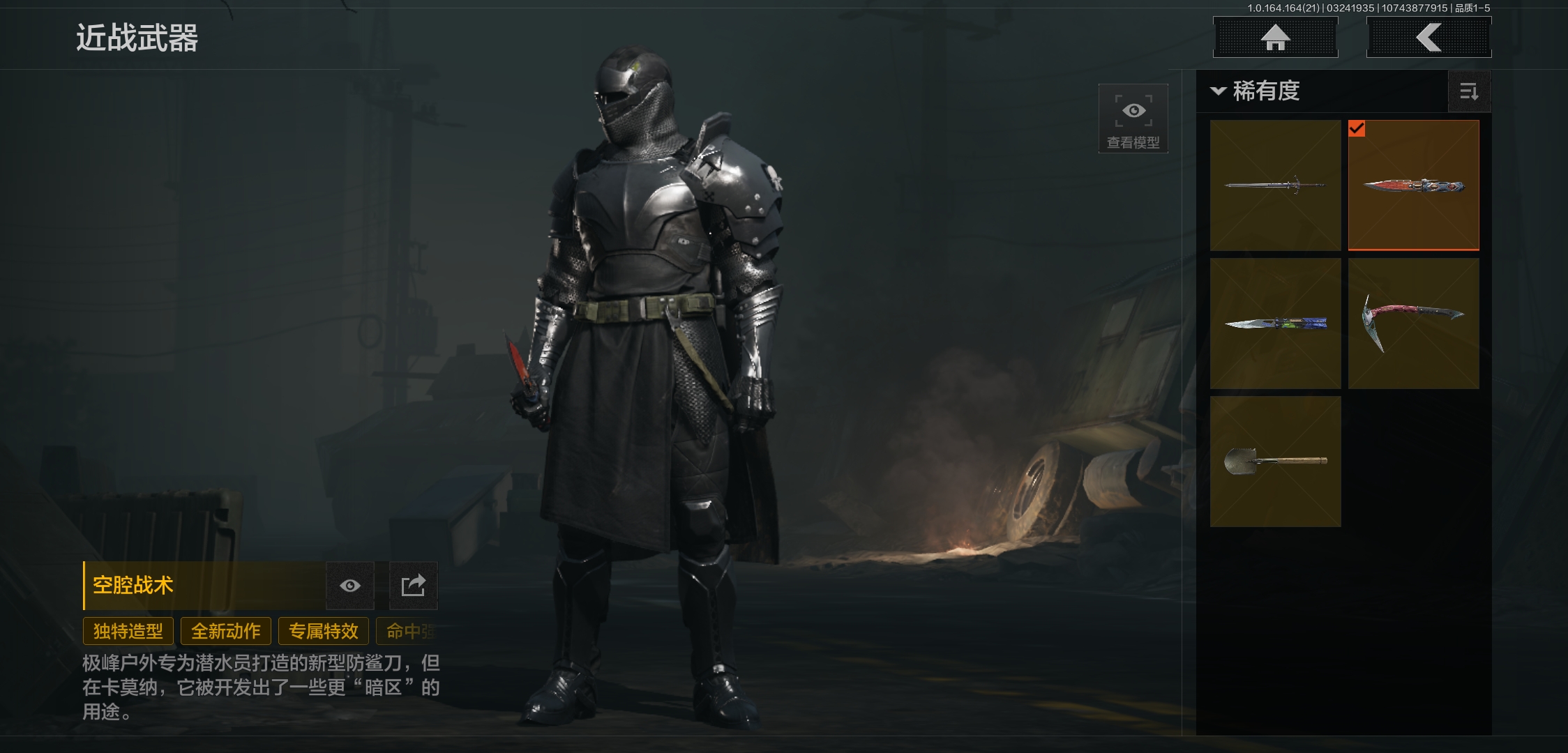The width and height of the screenshot is (1568, 753).
Task: Click the 全新动作 tag
Action: 226,632
